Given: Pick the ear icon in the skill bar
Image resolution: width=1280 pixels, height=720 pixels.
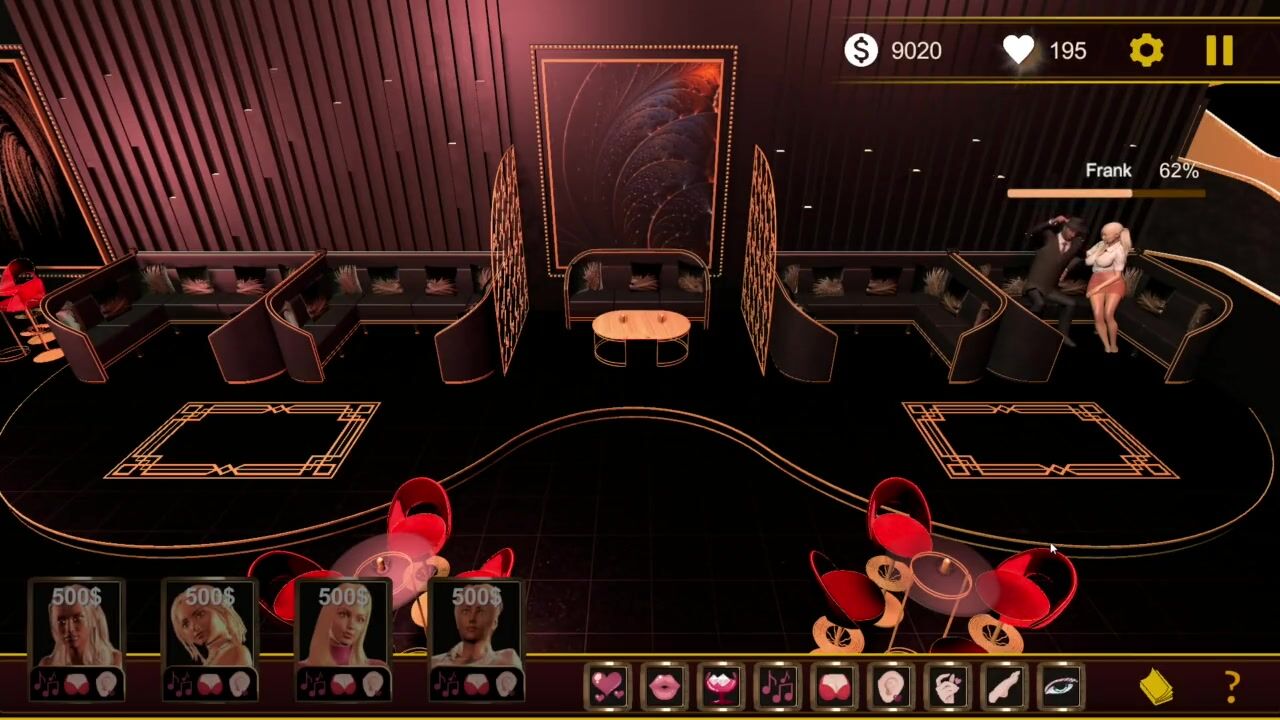Looking at the screenshot, I should pyautogui.click(x=890, y=687).
